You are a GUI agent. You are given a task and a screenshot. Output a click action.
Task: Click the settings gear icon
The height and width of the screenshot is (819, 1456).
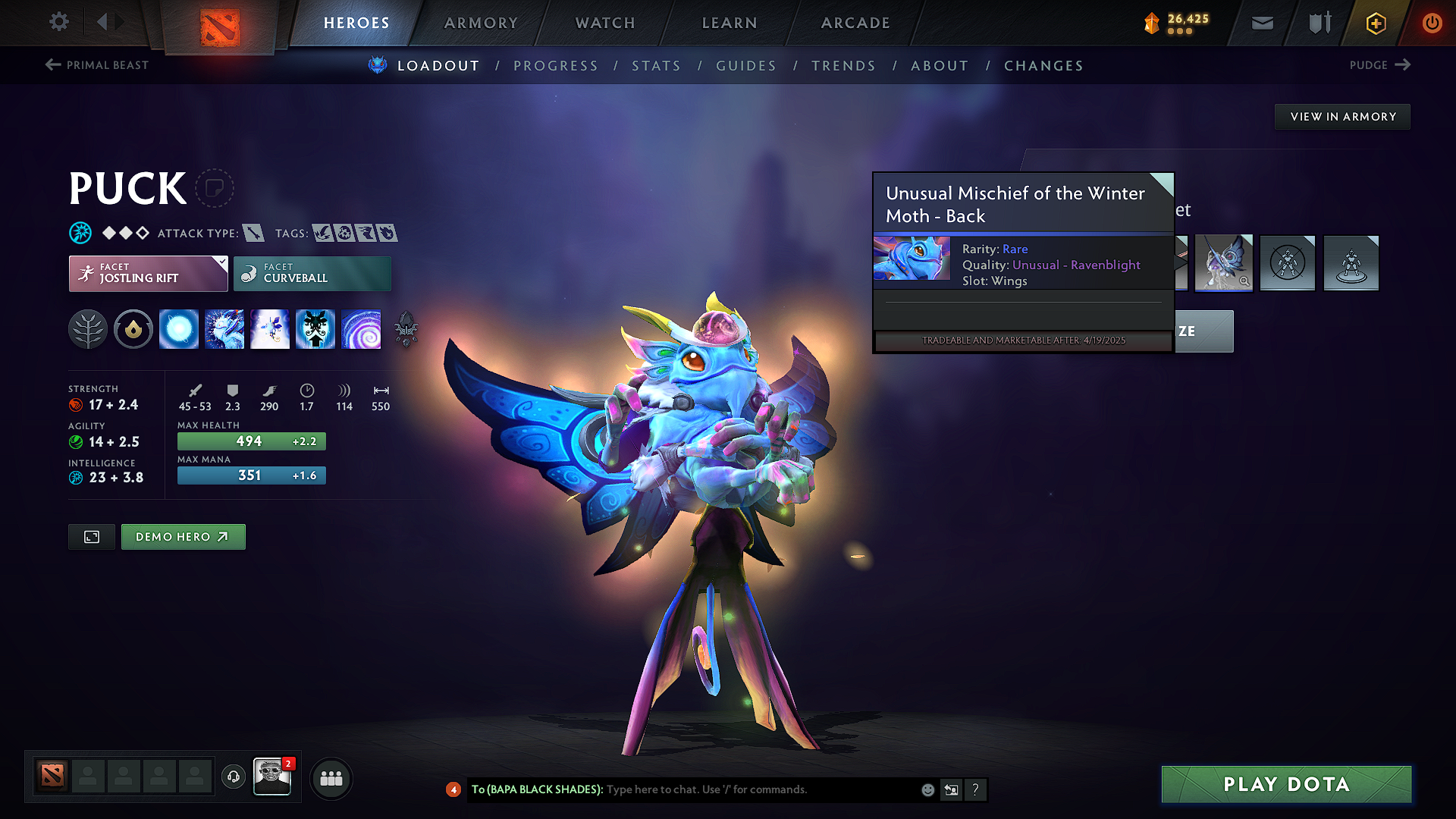58,22
